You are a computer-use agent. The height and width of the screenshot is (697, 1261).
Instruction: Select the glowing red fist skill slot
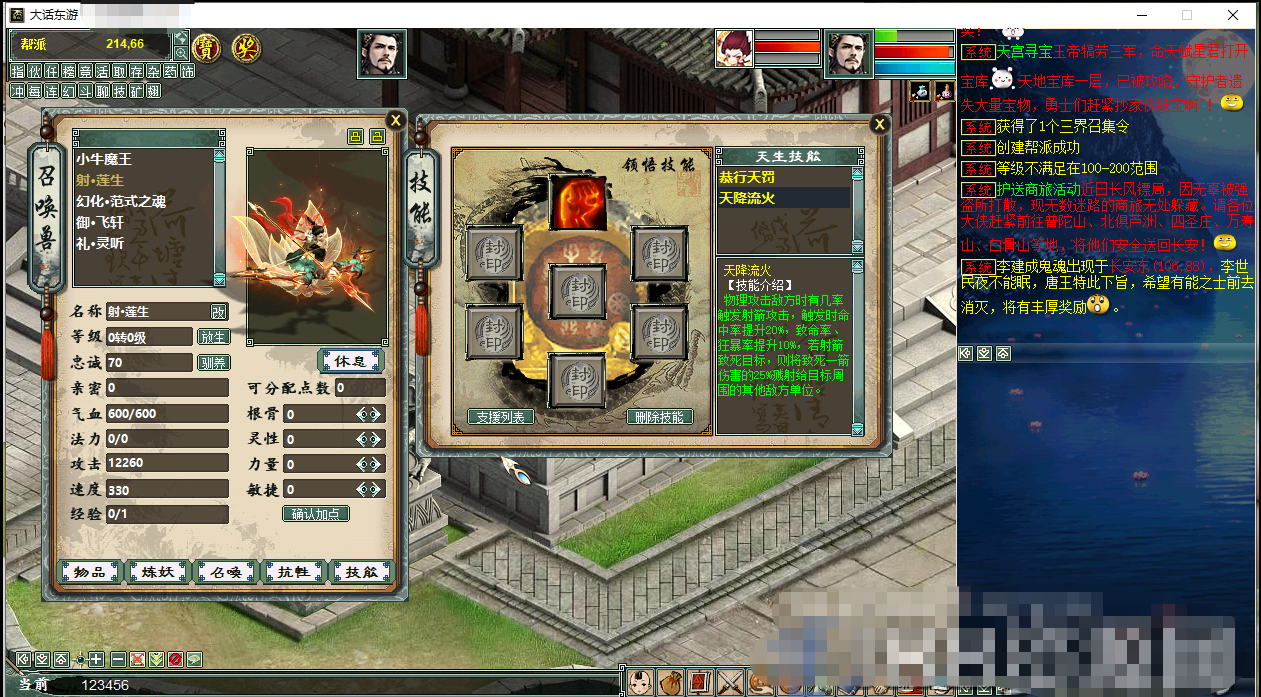577,202
